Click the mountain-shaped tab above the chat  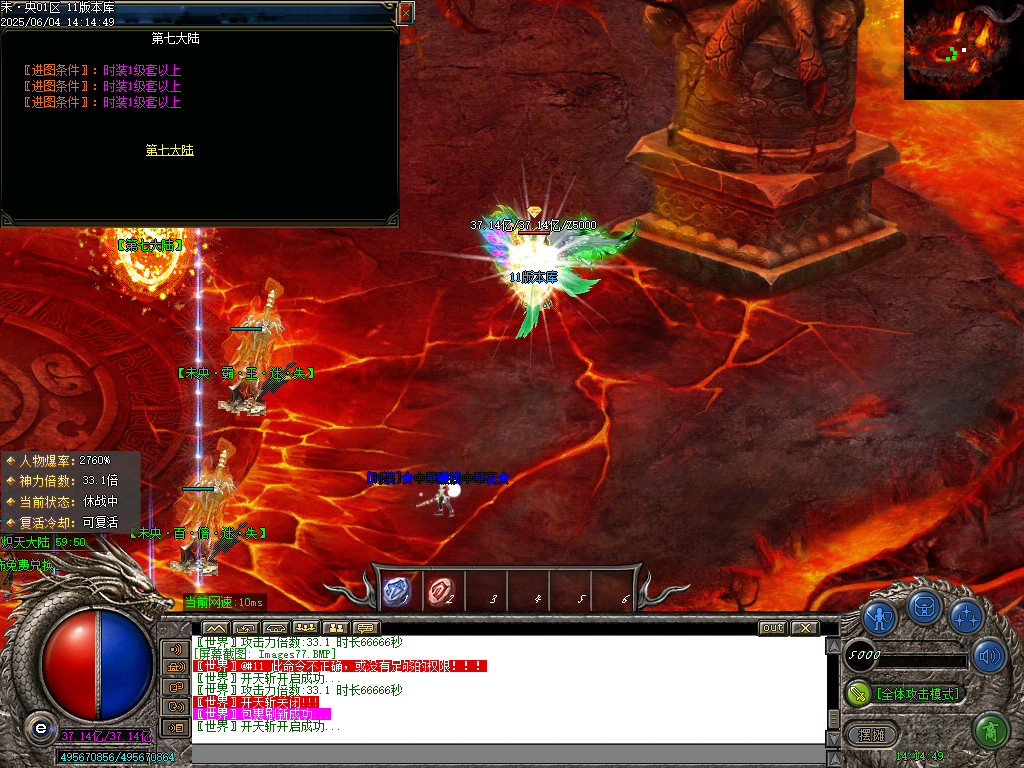(x=216, y=628)
